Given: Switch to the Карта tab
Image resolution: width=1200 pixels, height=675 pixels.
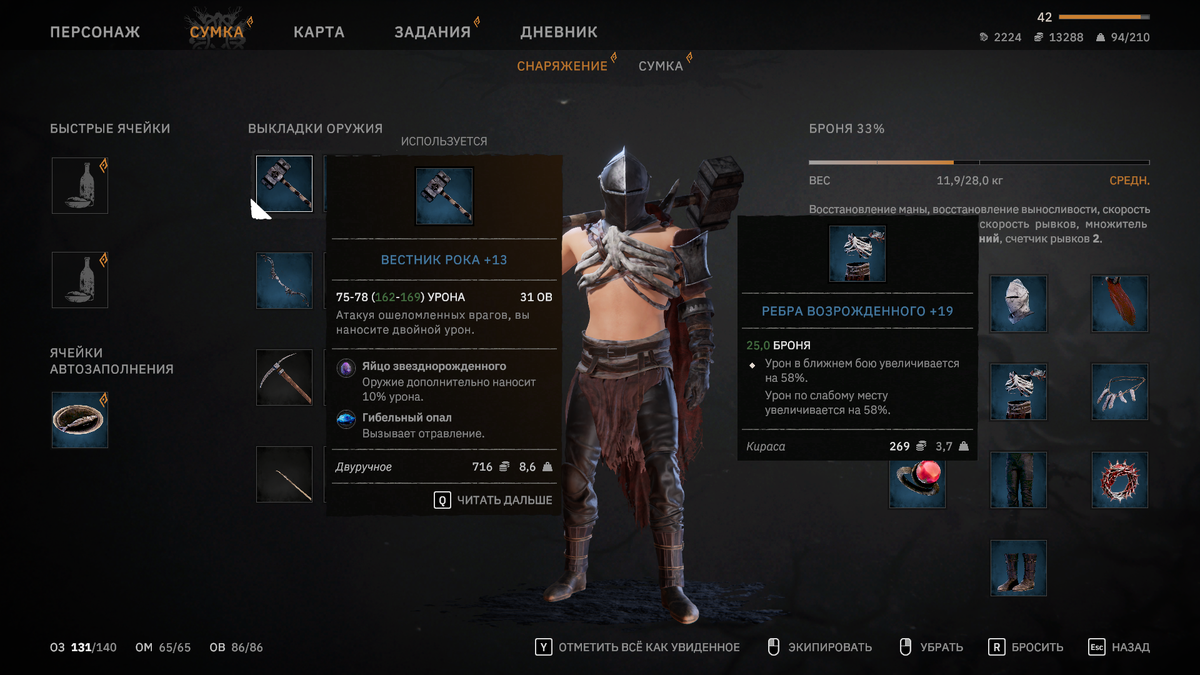Looking at the screenshot, I should click(319, 32).
